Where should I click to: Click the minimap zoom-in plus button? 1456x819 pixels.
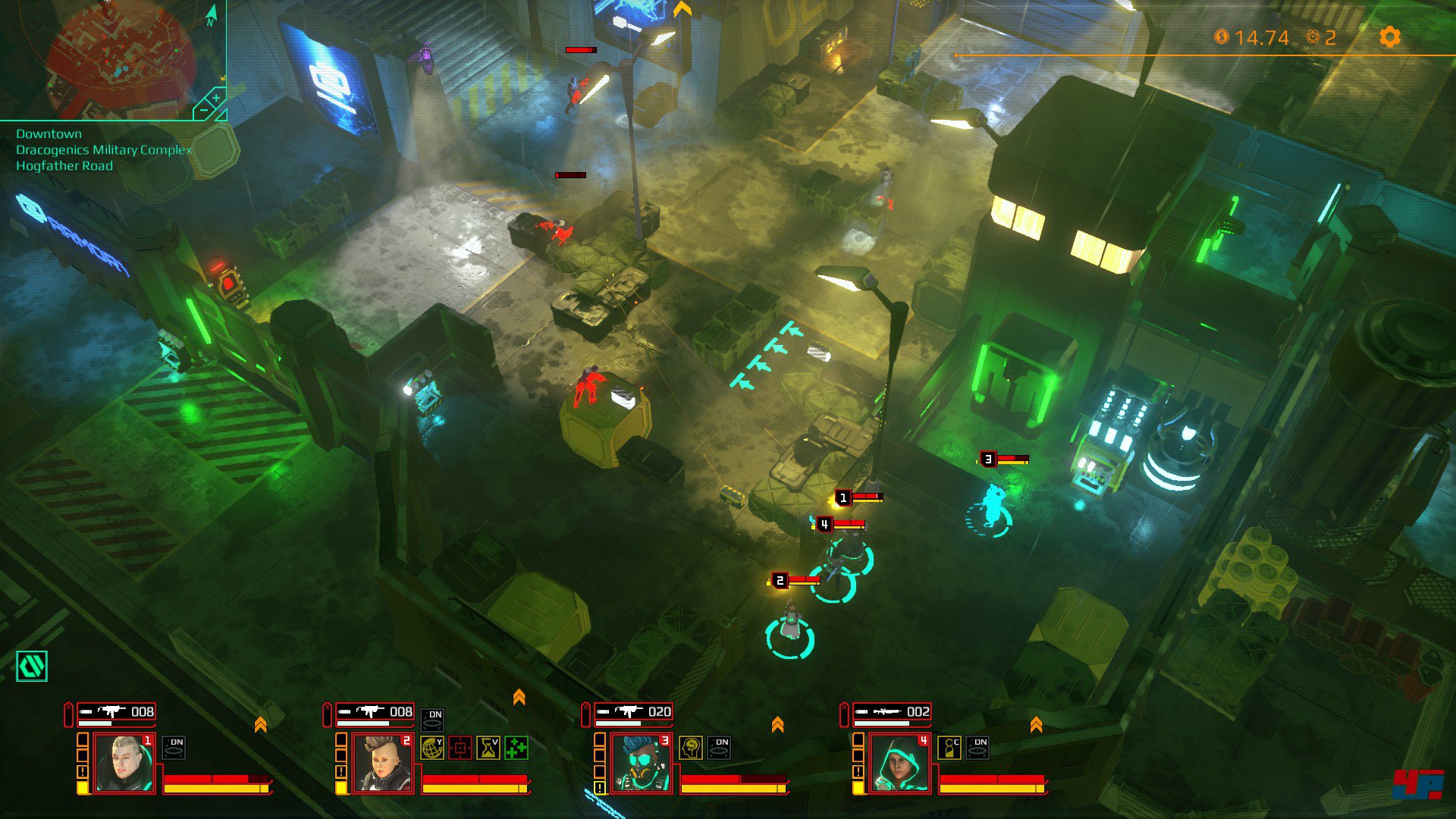tap(216, 99)
